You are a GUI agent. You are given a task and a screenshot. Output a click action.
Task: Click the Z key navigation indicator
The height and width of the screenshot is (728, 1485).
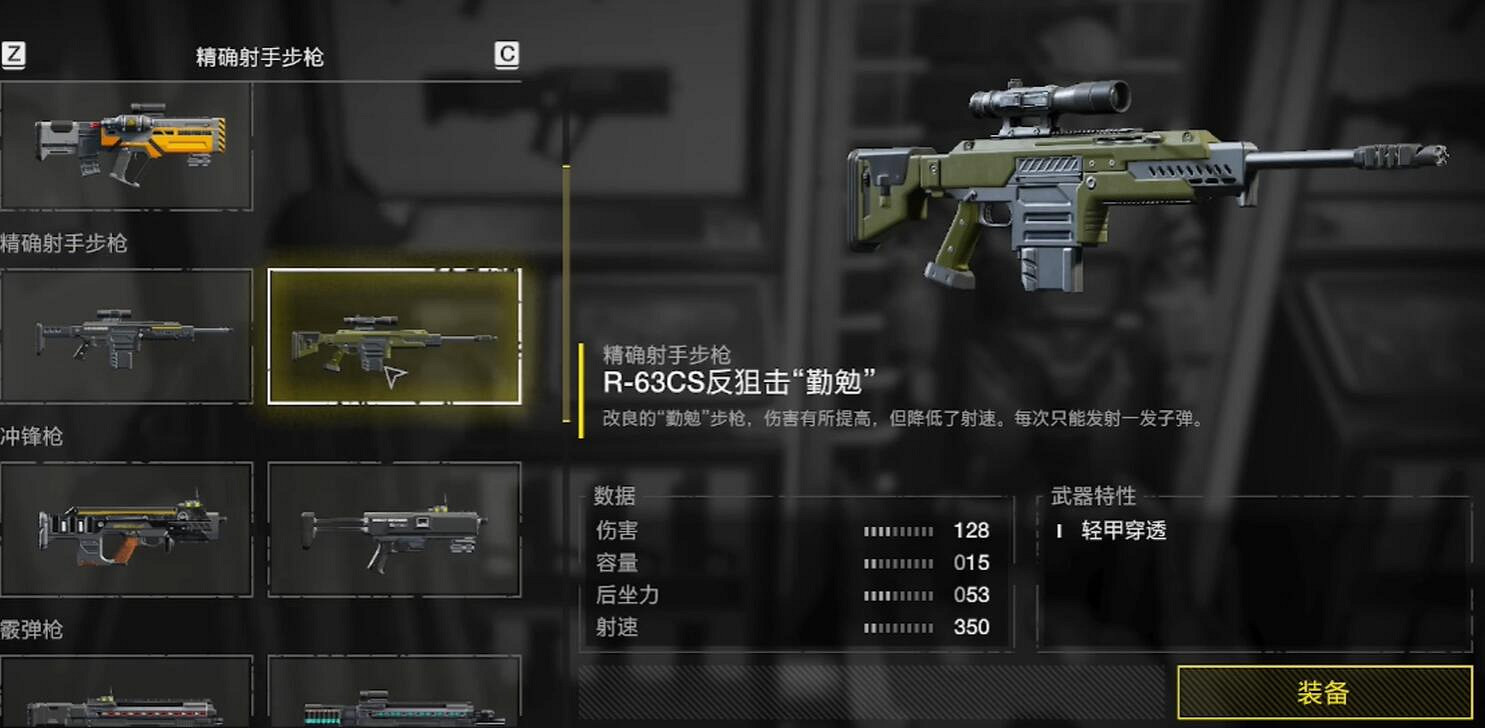coord(14,55)
